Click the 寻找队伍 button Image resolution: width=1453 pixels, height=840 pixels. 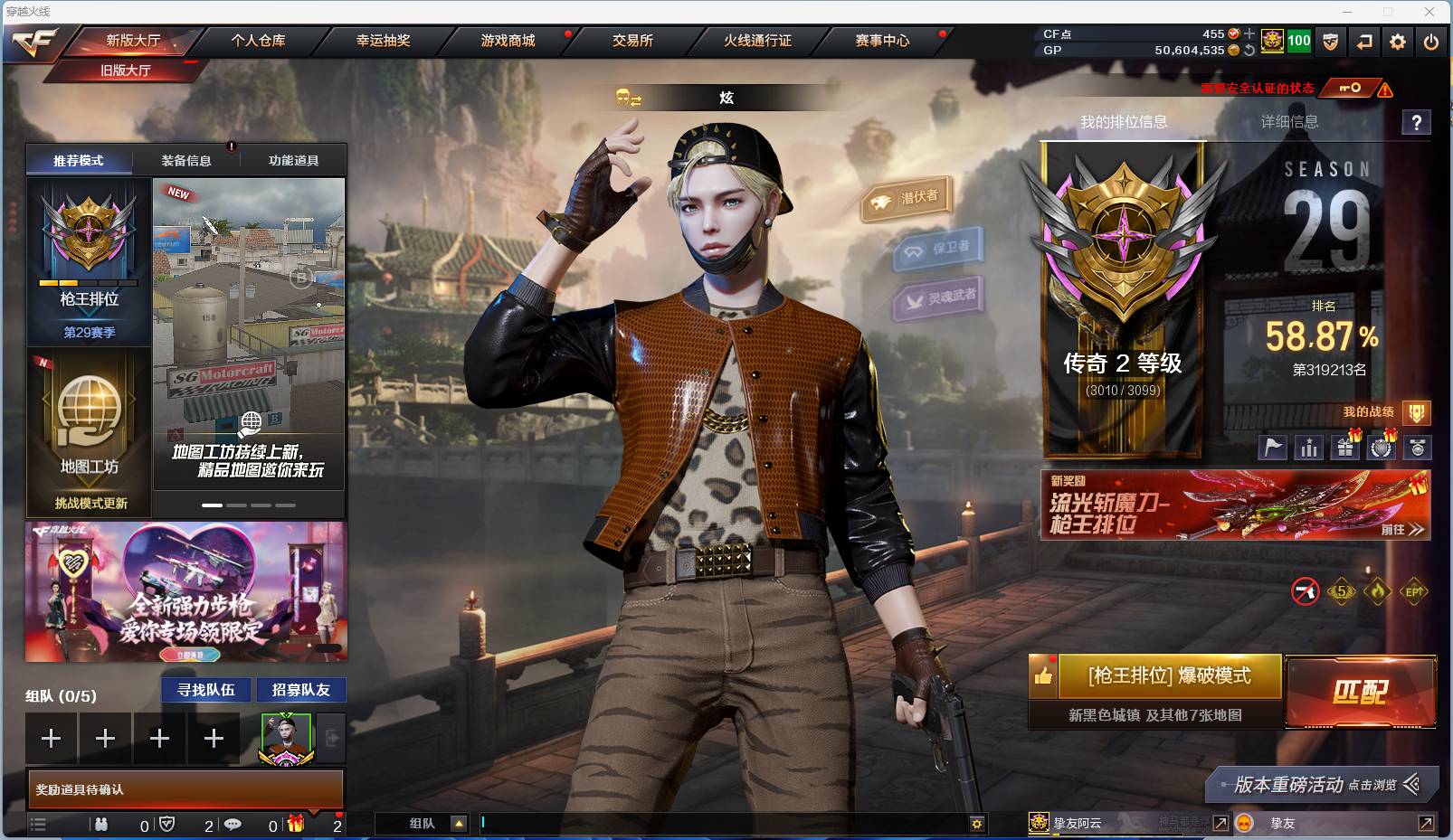pos(204,690)
